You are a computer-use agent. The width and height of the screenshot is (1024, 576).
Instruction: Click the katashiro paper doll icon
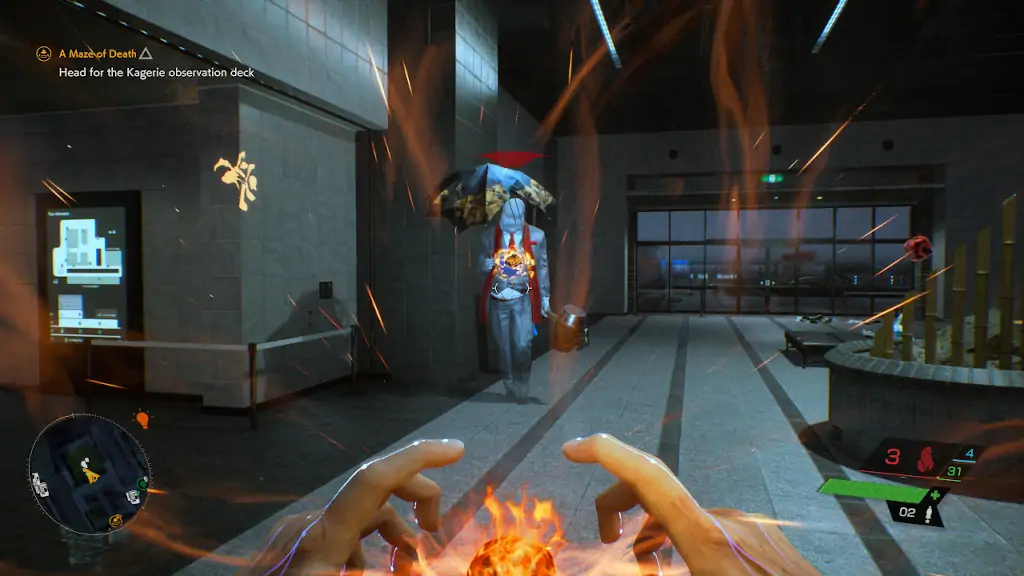pyautogui.click(x=929, y=514)
